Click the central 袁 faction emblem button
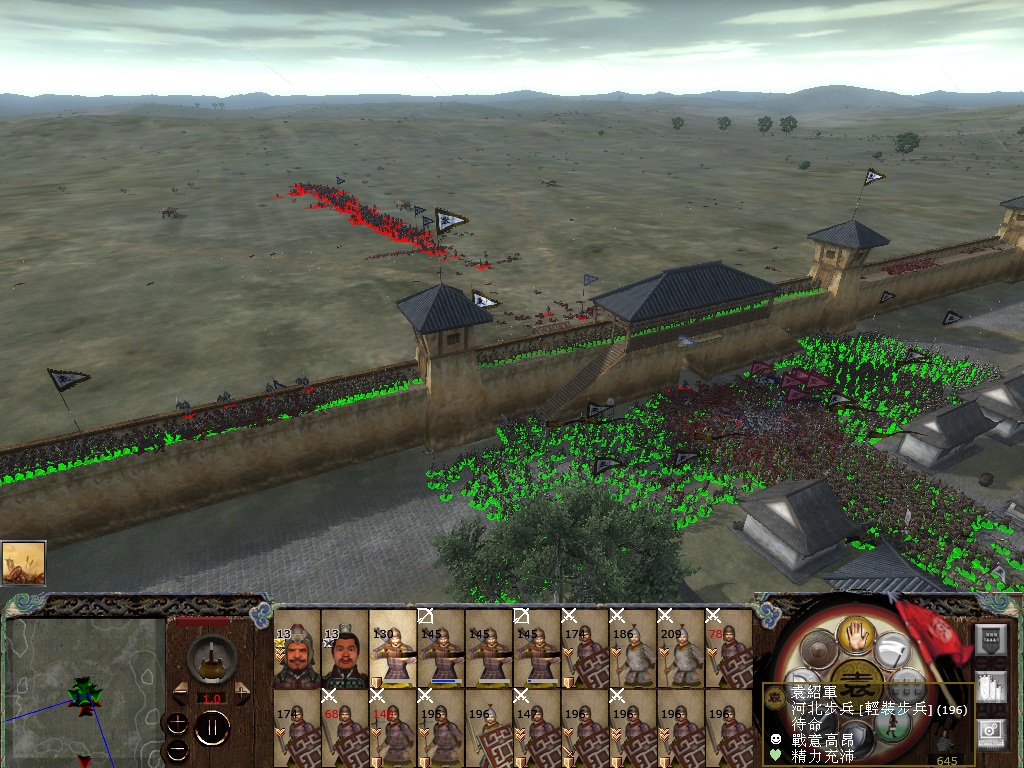Image resolution: width=1024 pixels, height=768 pixels. (x=858, y=679)
